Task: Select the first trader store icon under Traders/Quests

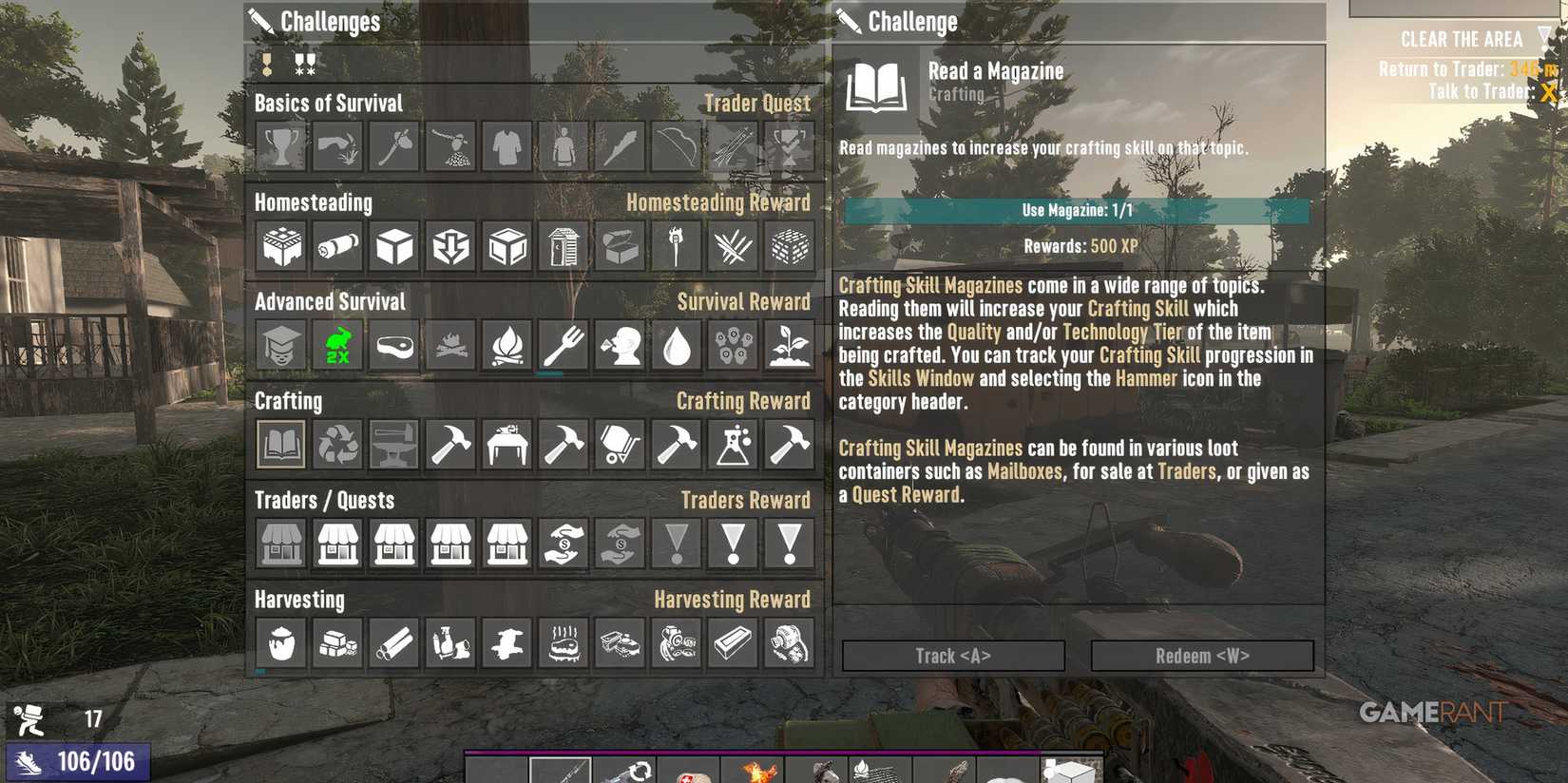Action: click(280, 543)
